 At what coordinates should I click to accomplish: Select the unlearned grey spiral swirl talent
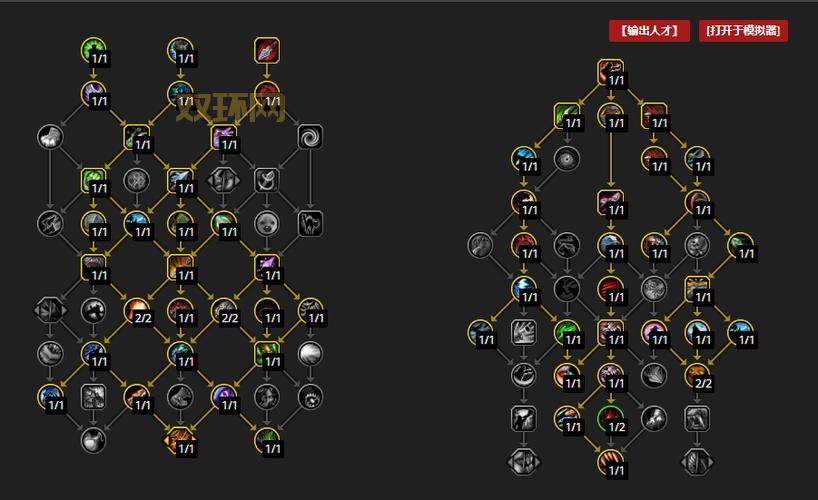pyautogui.click(x=310, y=136)
